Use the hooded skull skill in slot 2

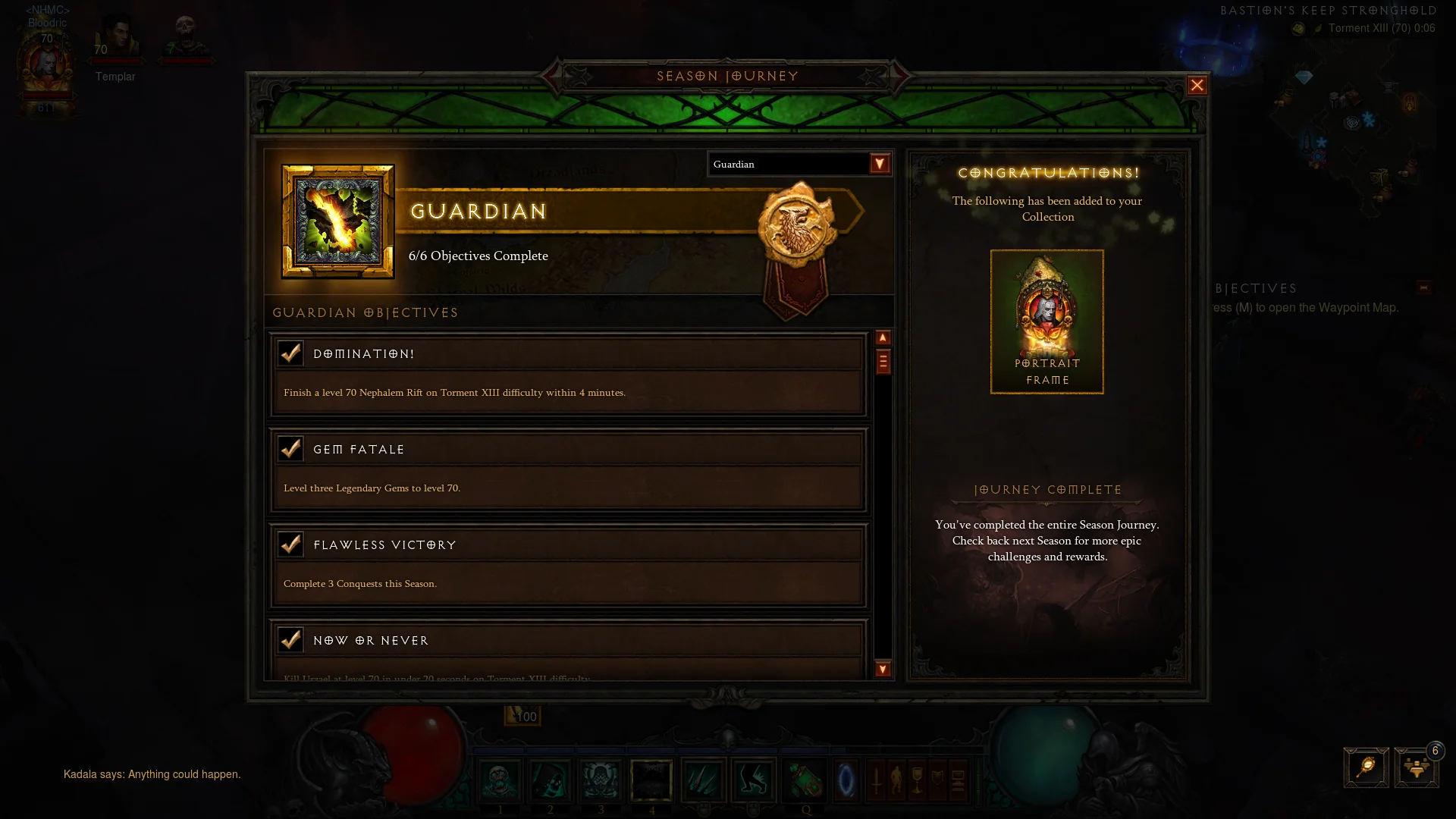pos(551,780)
